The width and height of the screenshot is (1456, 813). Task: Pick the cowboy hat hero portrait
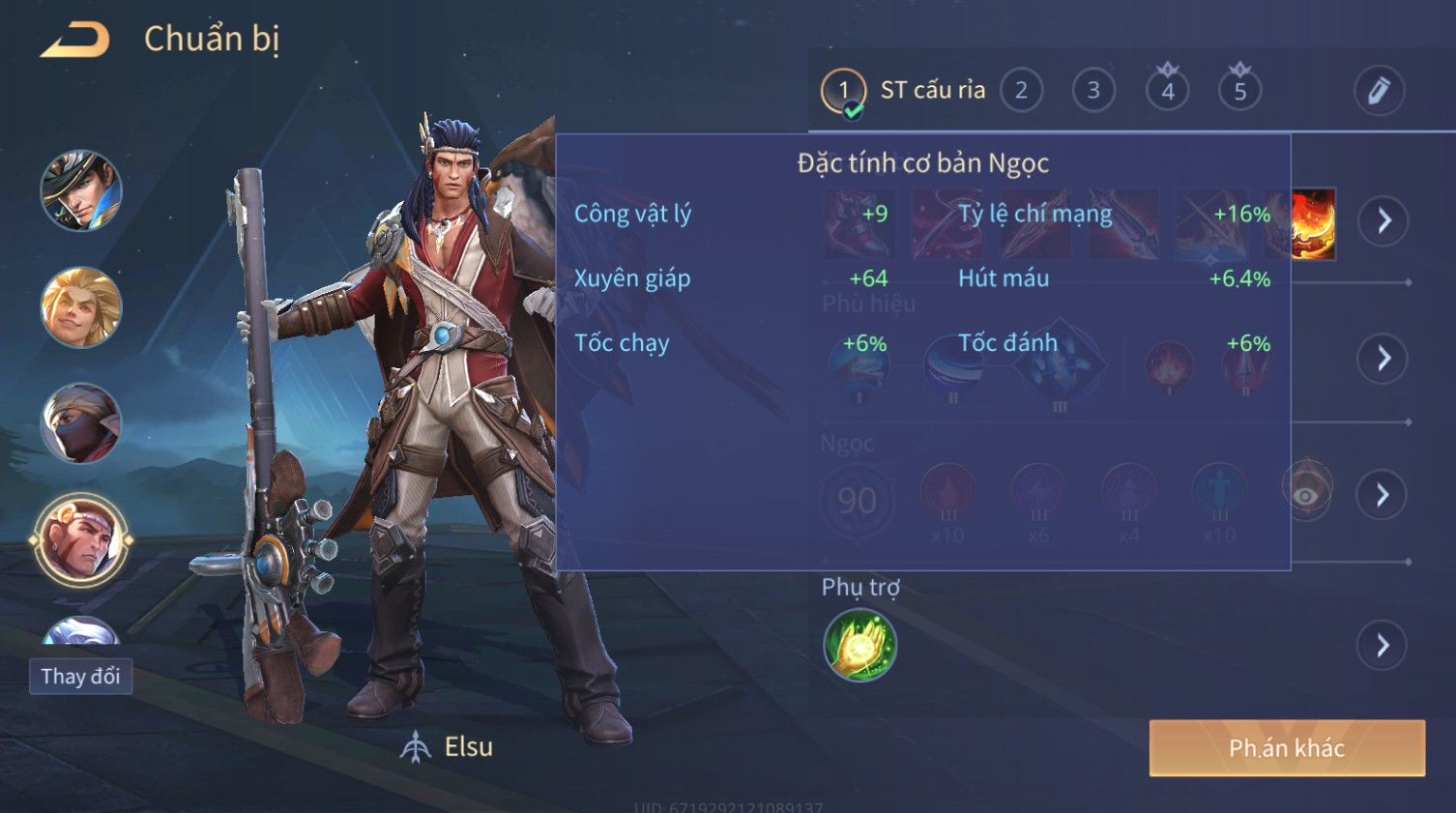click(81, 190)
